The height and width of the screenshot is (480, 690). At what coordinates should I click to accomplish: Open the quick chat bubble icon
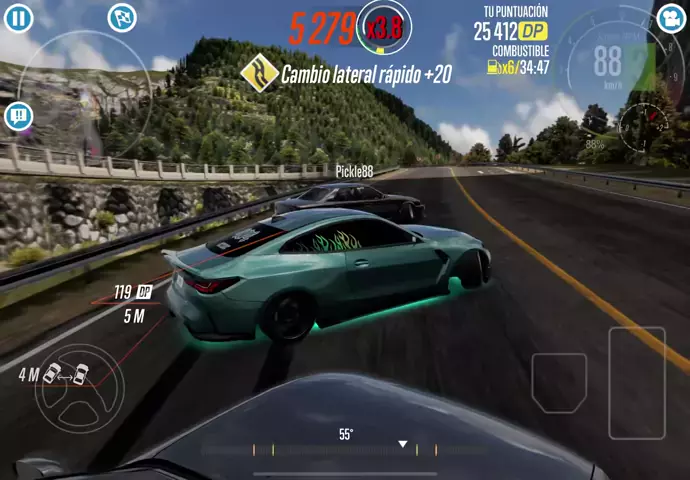pos(19,116)
